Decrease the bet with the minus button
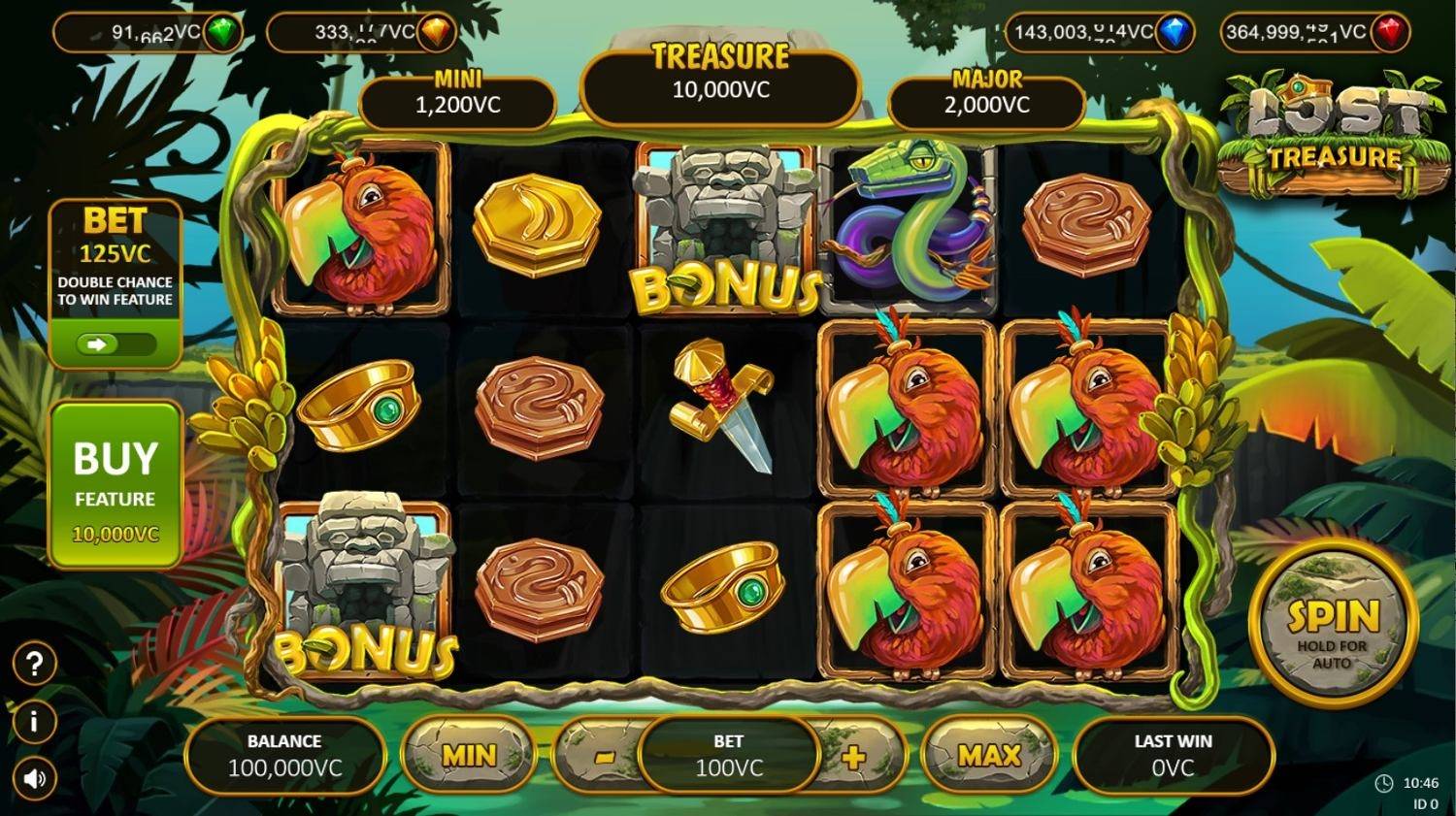This screenshot has width=1456, height=816. tap(603, 757)
